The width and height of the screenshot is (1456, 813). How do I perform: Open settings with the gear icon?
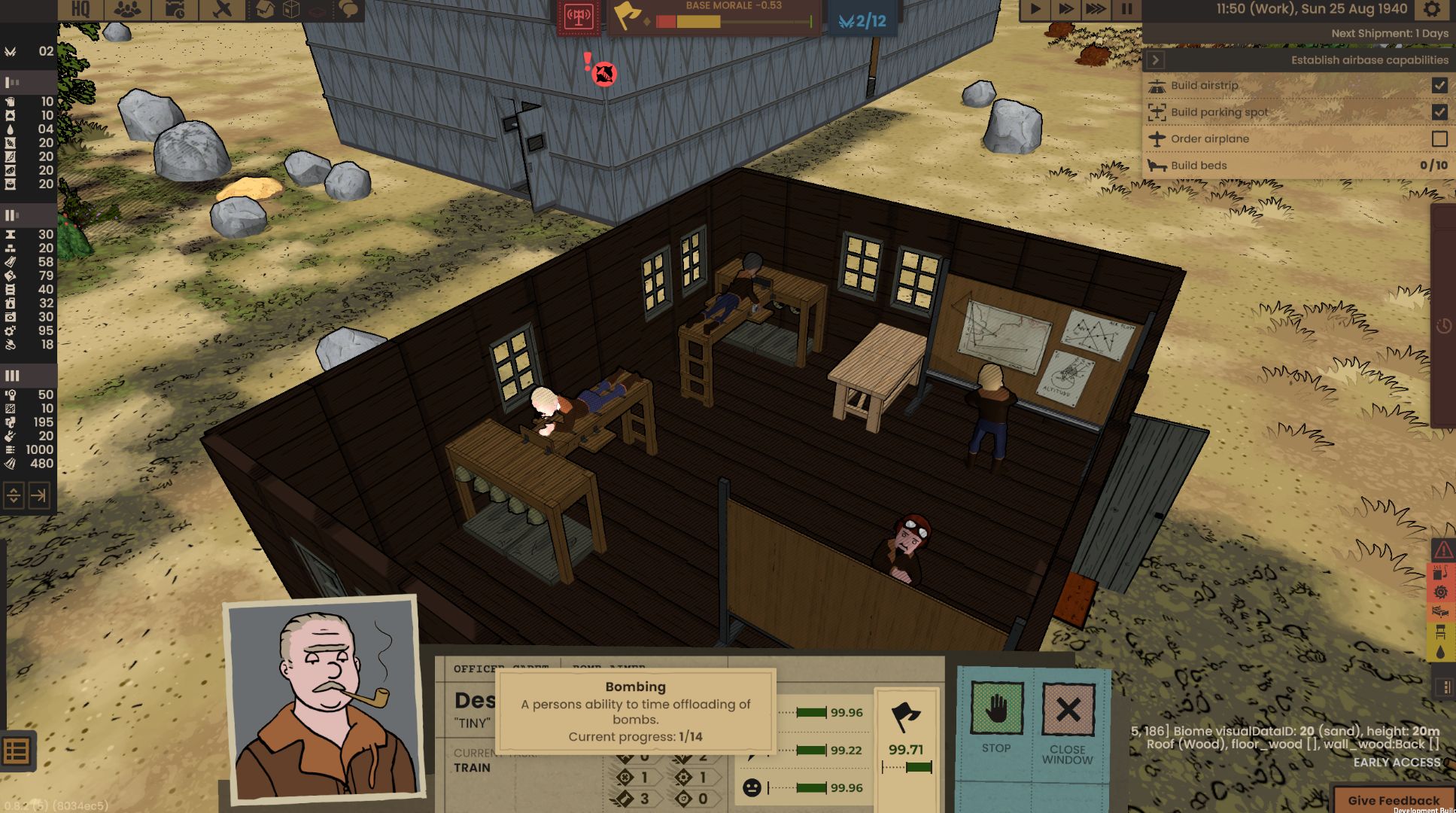tap(1432, 10)
